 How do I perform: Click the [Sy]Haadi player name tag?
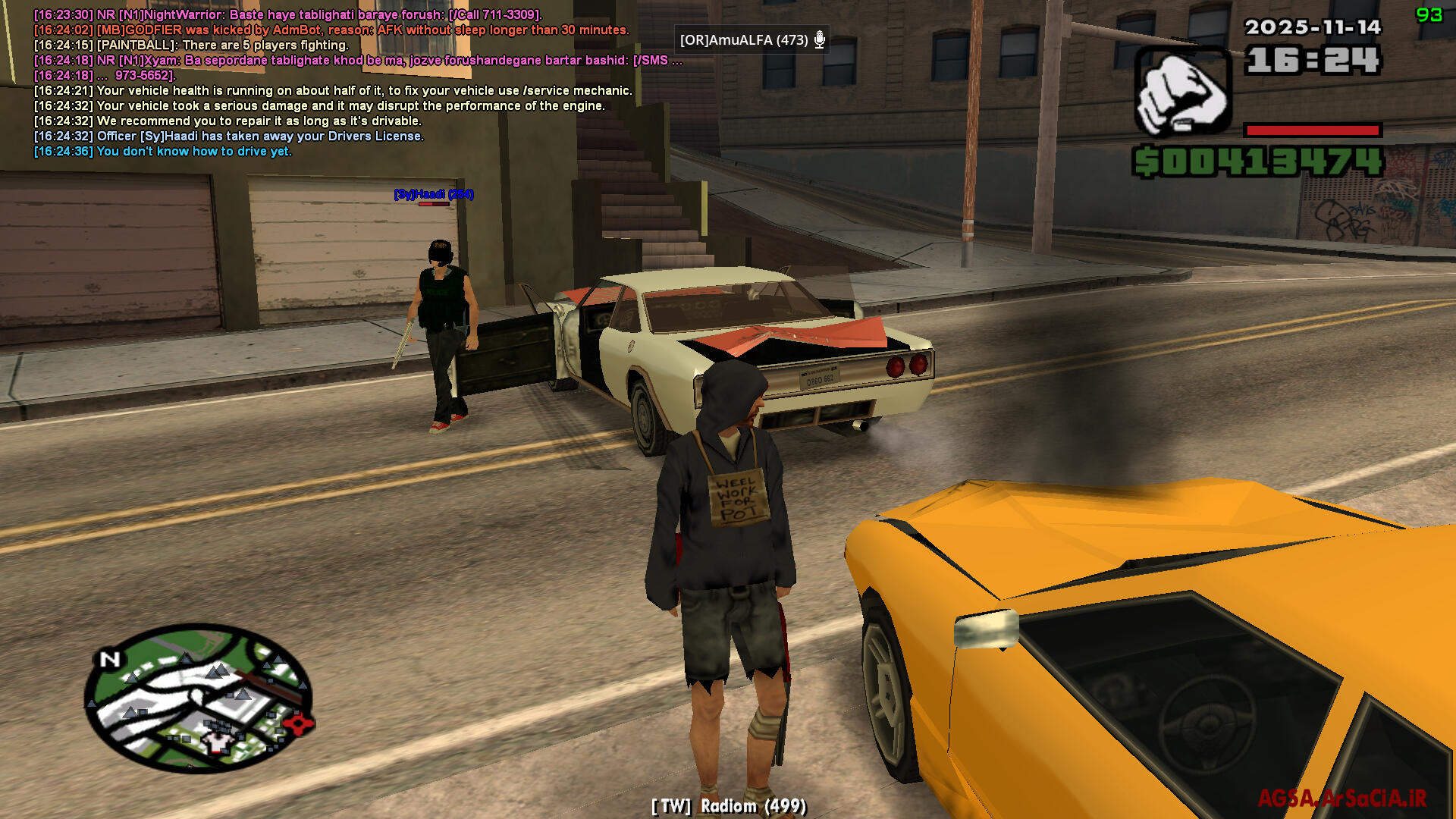tap(433, 194)
